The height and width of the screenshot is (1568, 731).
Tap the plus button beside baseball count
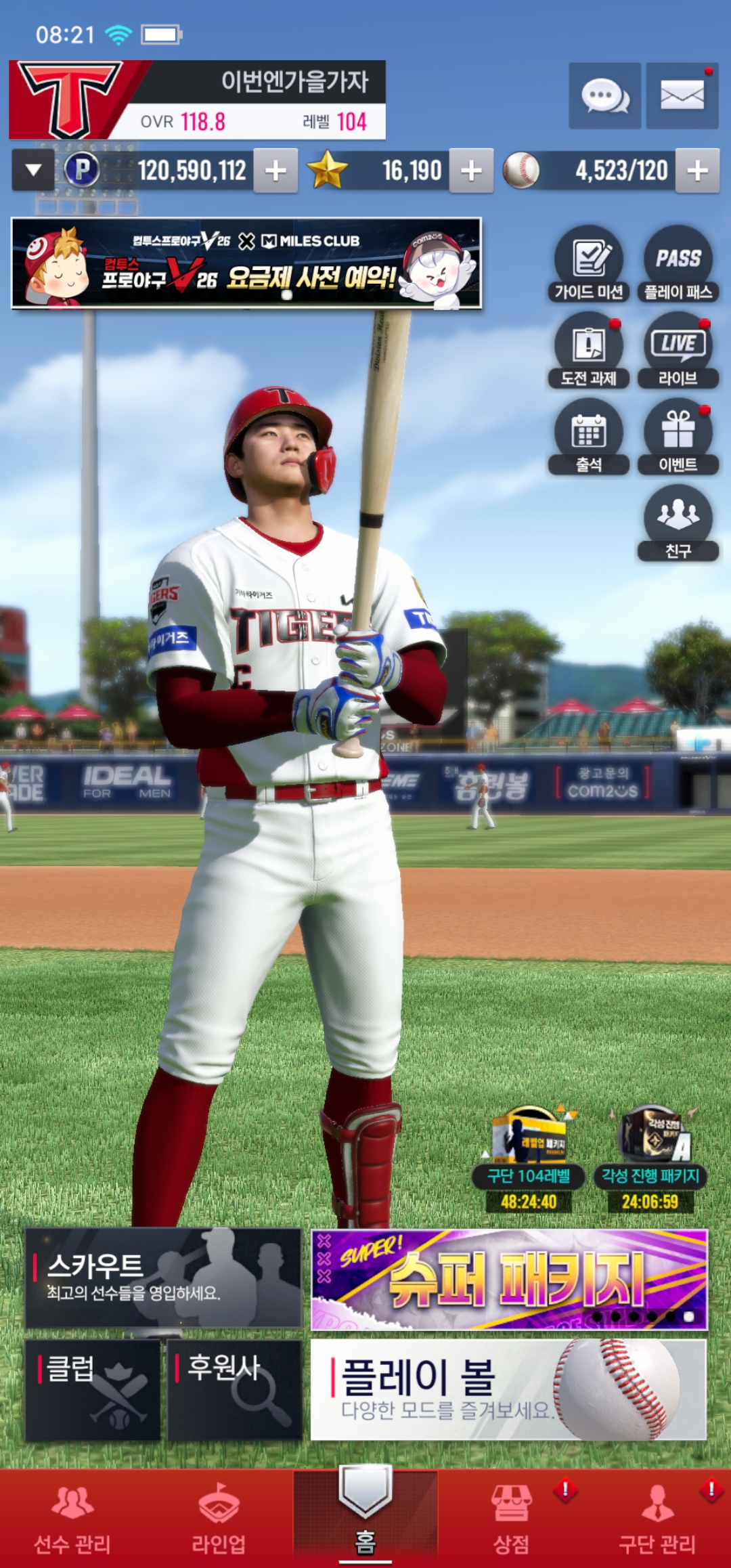pyautogui.click(x=697, y=171)
